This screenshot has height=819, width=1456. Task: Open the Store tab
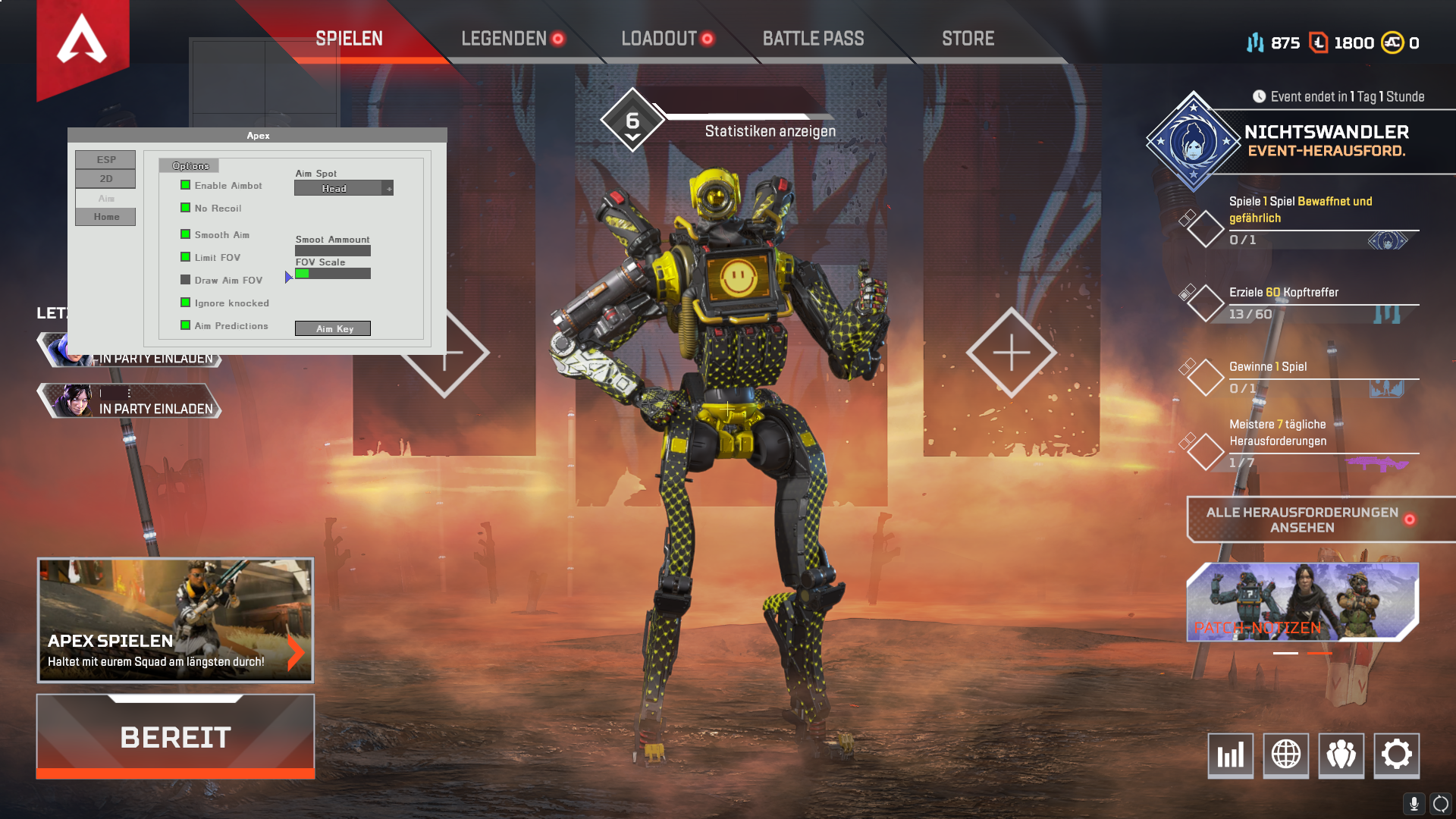coord(968,39)
